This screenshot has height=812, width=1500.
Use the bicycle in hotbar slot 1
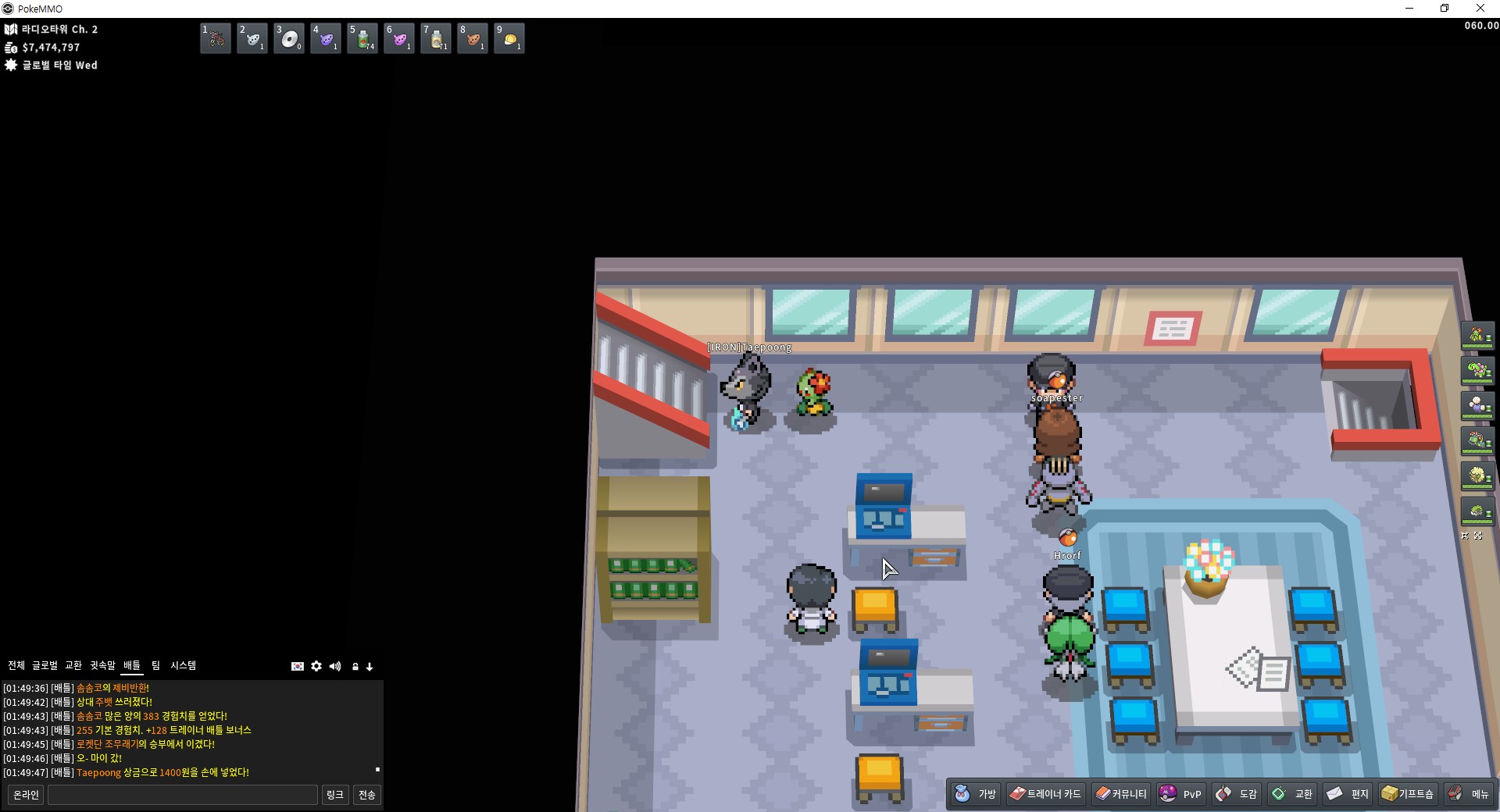pos(216,38)
